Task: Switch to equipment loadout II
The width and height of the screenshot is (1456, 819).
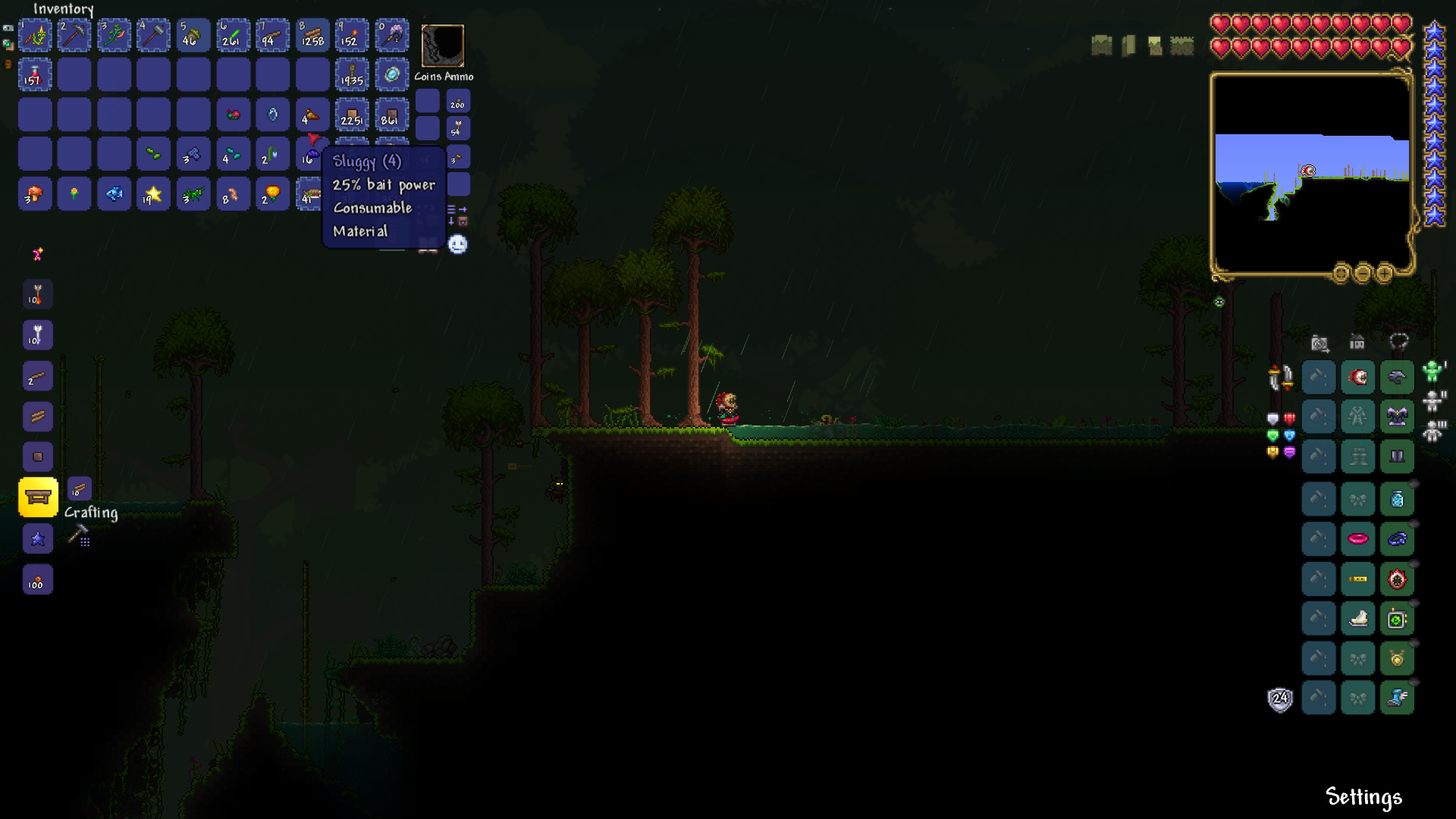Action: click(x=1433, y=400)
